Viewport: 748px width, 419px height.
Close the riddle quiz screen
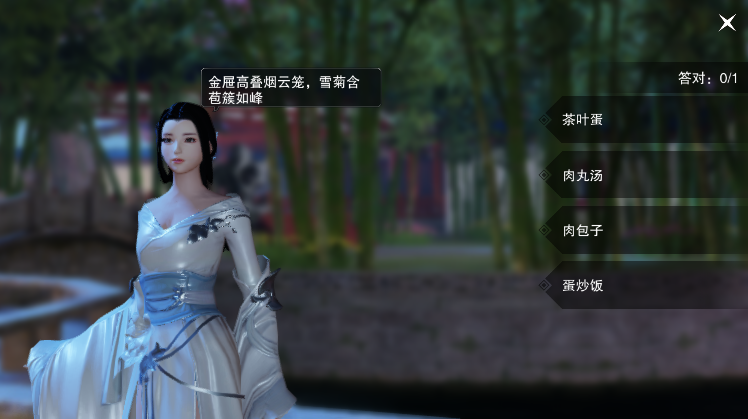pyautogui.click(x=727, y=22)
